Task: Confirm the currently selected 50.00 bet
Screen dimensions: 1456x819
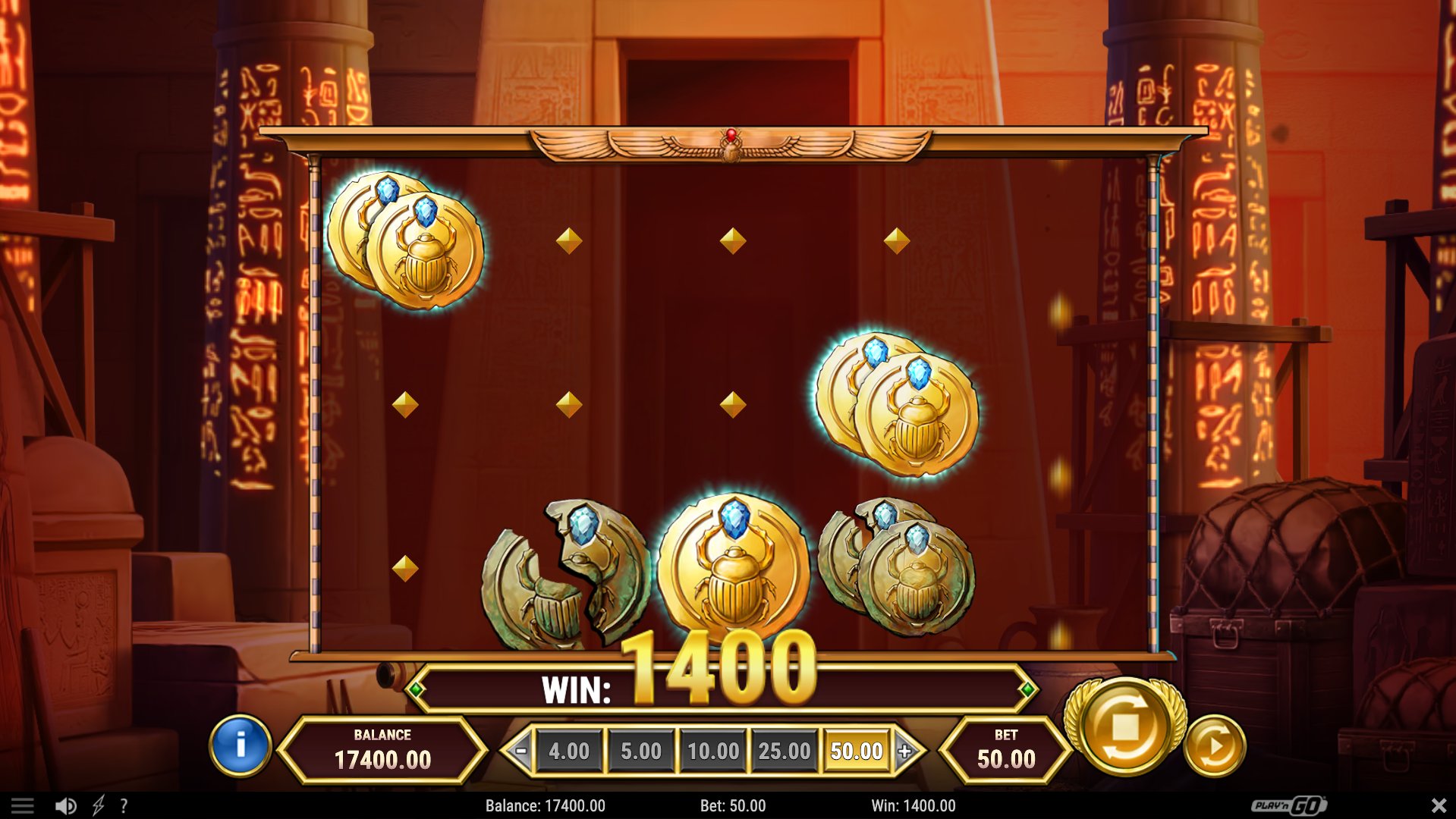Action: 857,751
